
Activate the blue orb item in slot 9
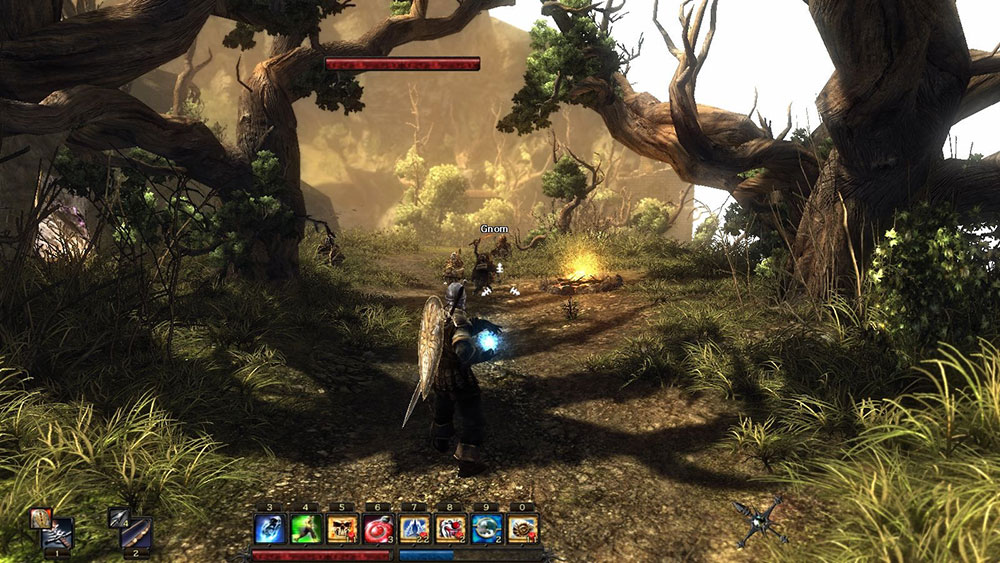(486, 528)
